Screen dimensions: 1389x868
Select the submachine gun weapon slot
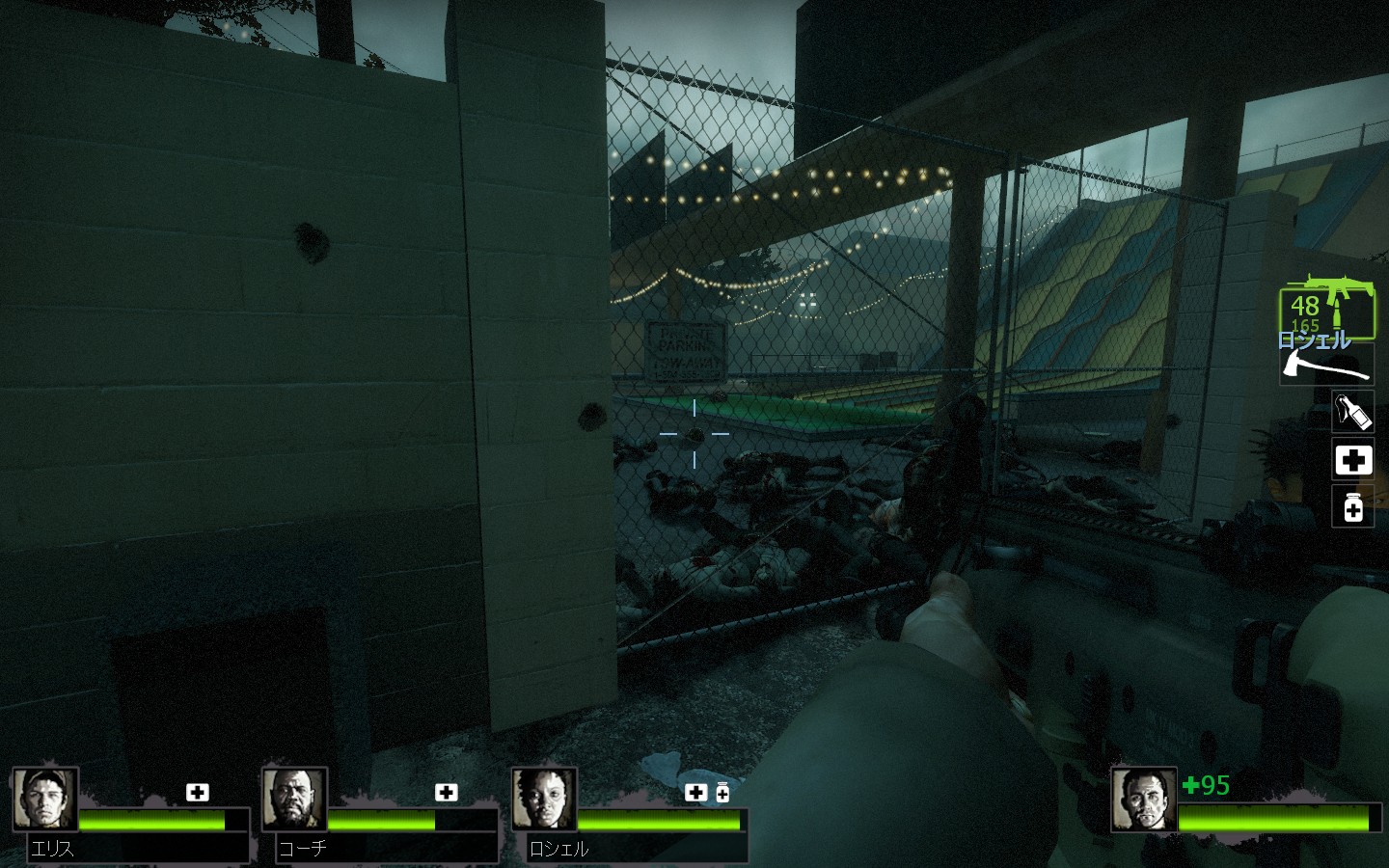coord(1327,309)
